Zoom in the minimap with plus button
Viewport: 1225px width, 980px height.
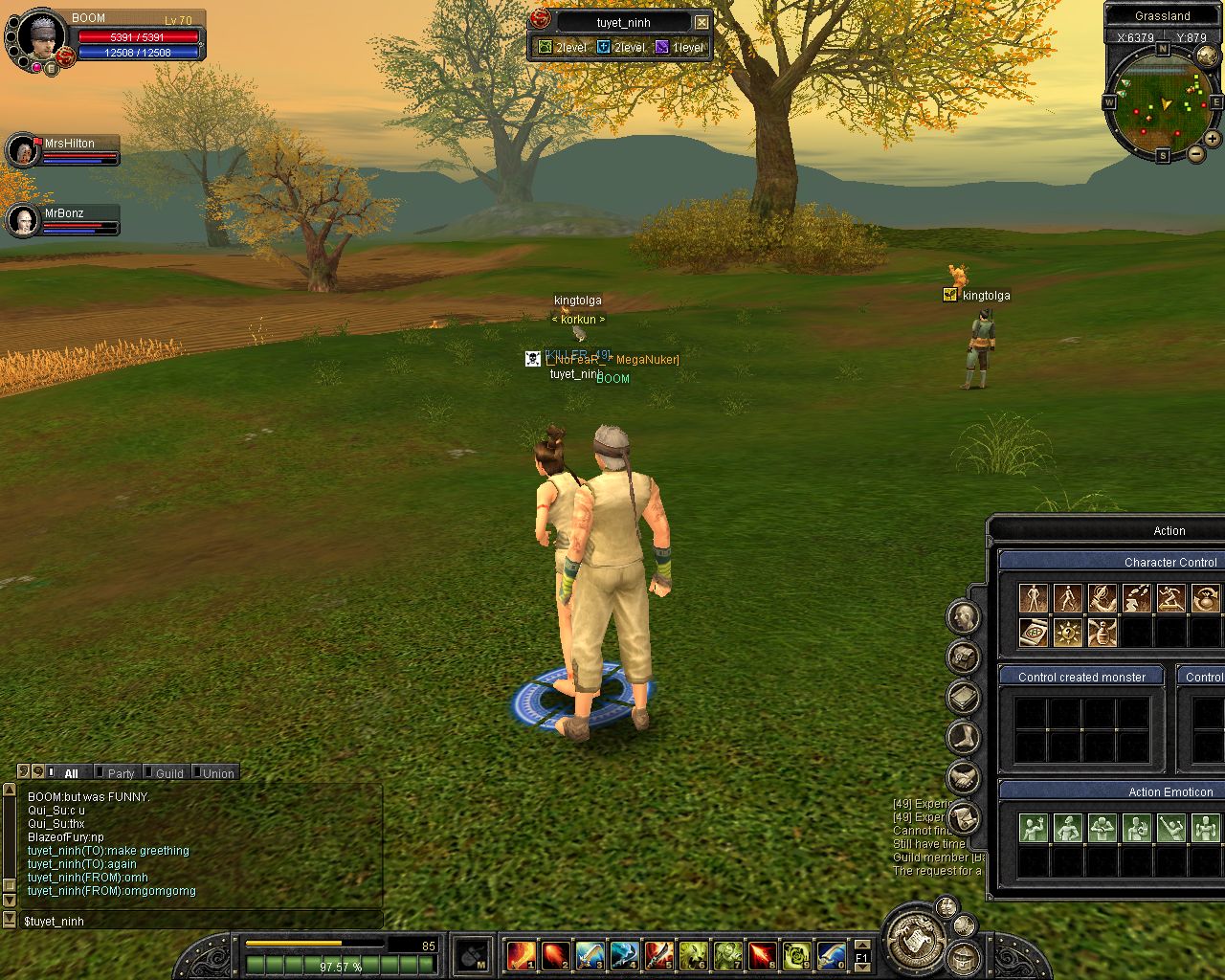pos(1212,139)
